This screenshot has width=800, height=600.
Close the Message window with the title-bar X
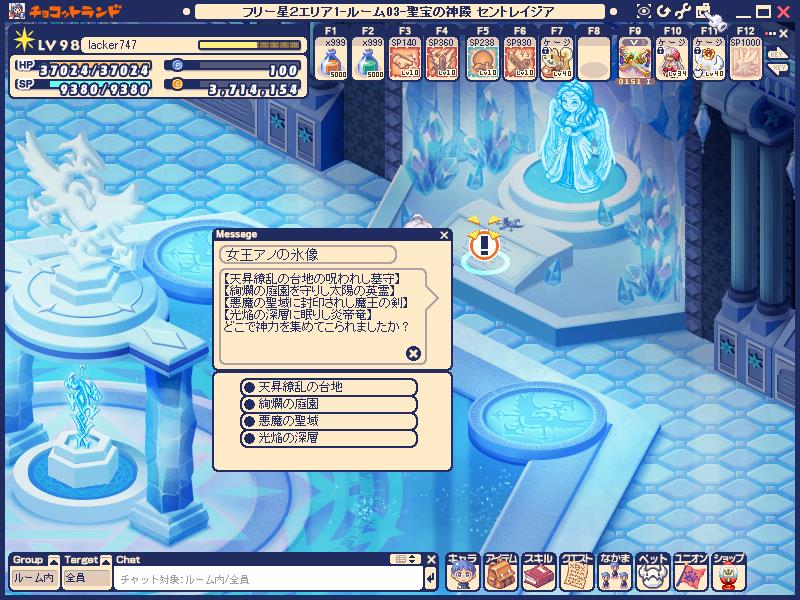tap(444, 235)
